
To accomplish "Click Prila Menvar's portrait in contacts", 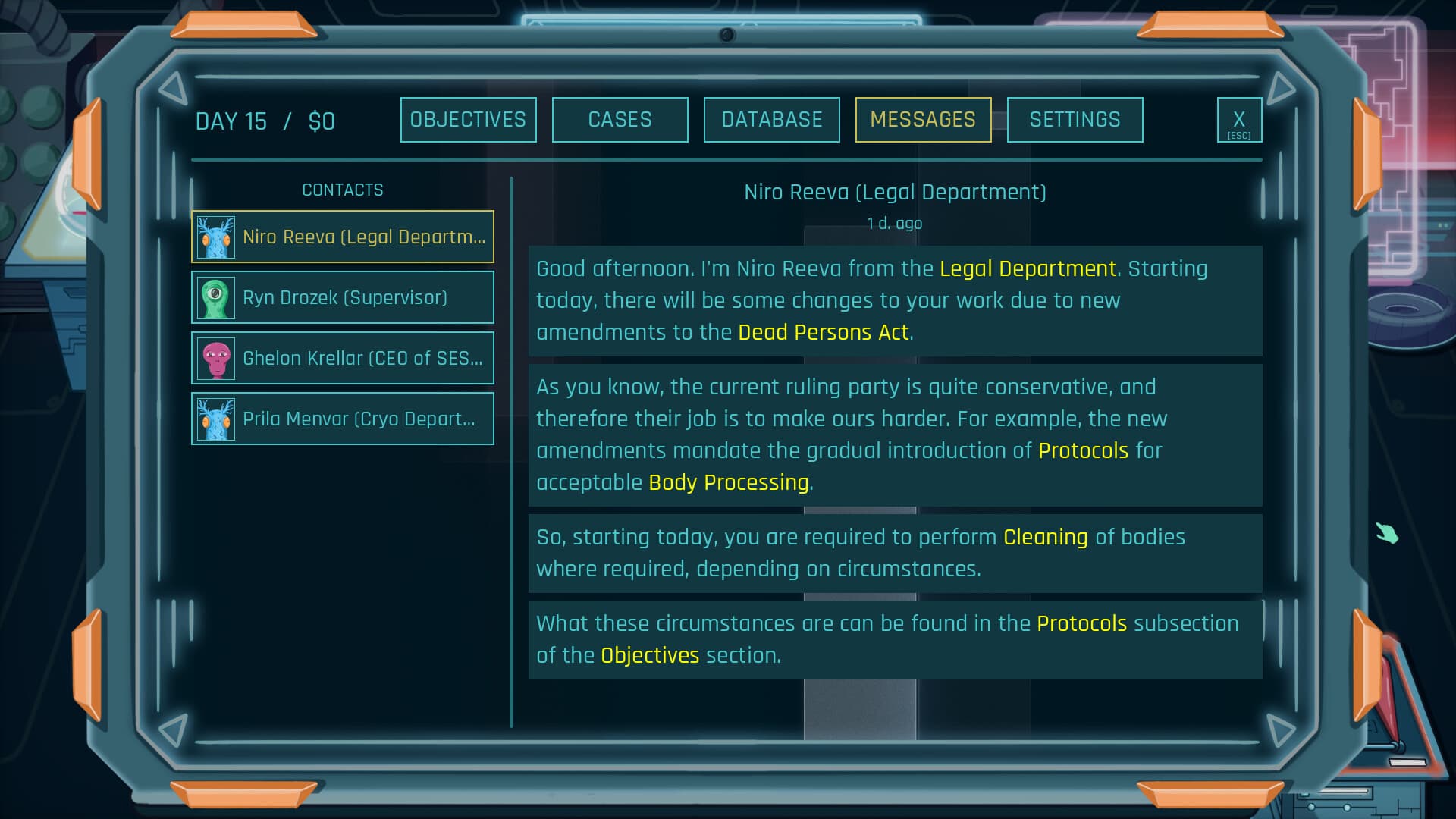I will click(x=216, y=418).
